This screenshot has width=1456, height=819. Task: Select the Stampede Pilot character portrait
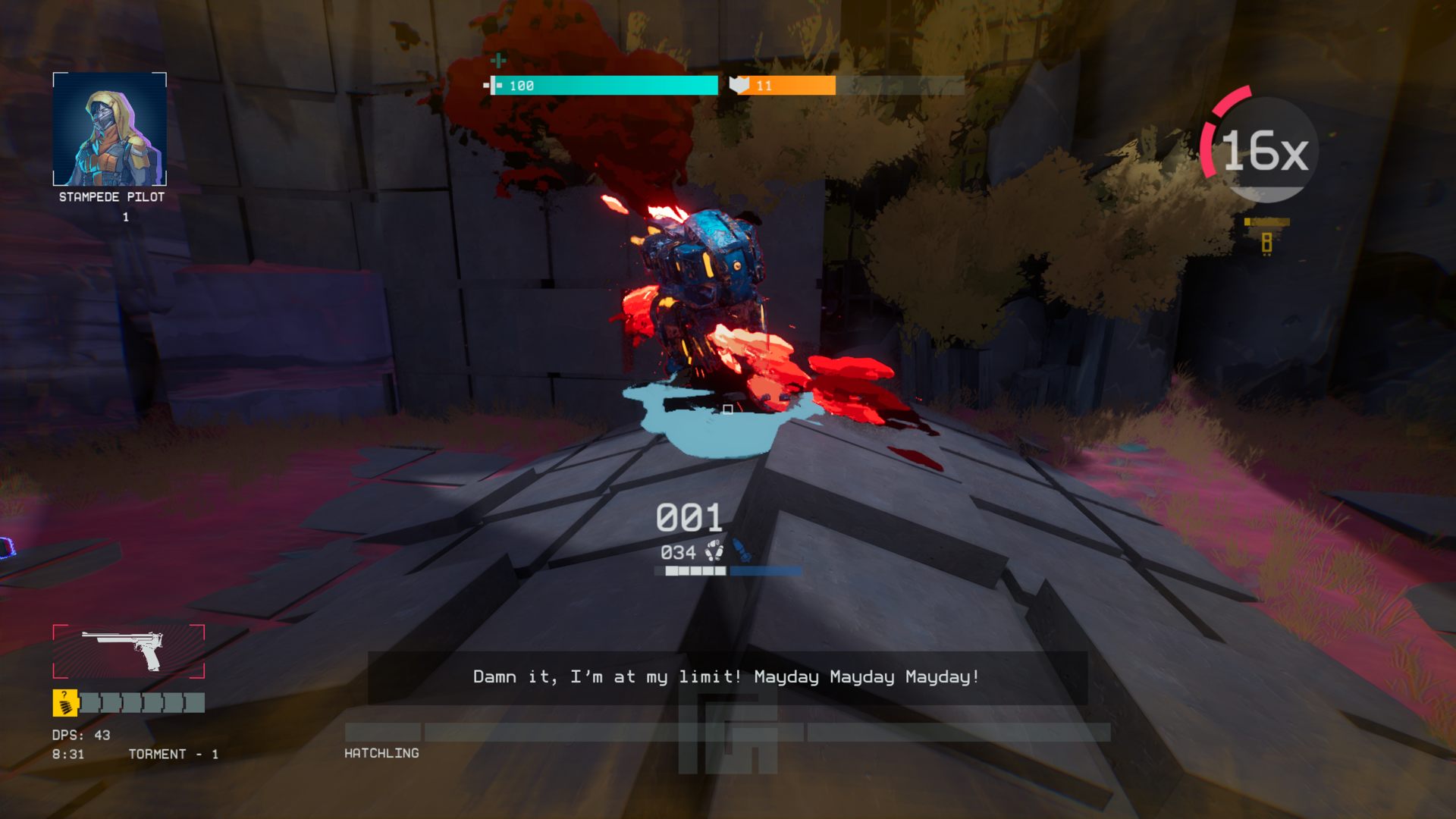pos(110,129)
